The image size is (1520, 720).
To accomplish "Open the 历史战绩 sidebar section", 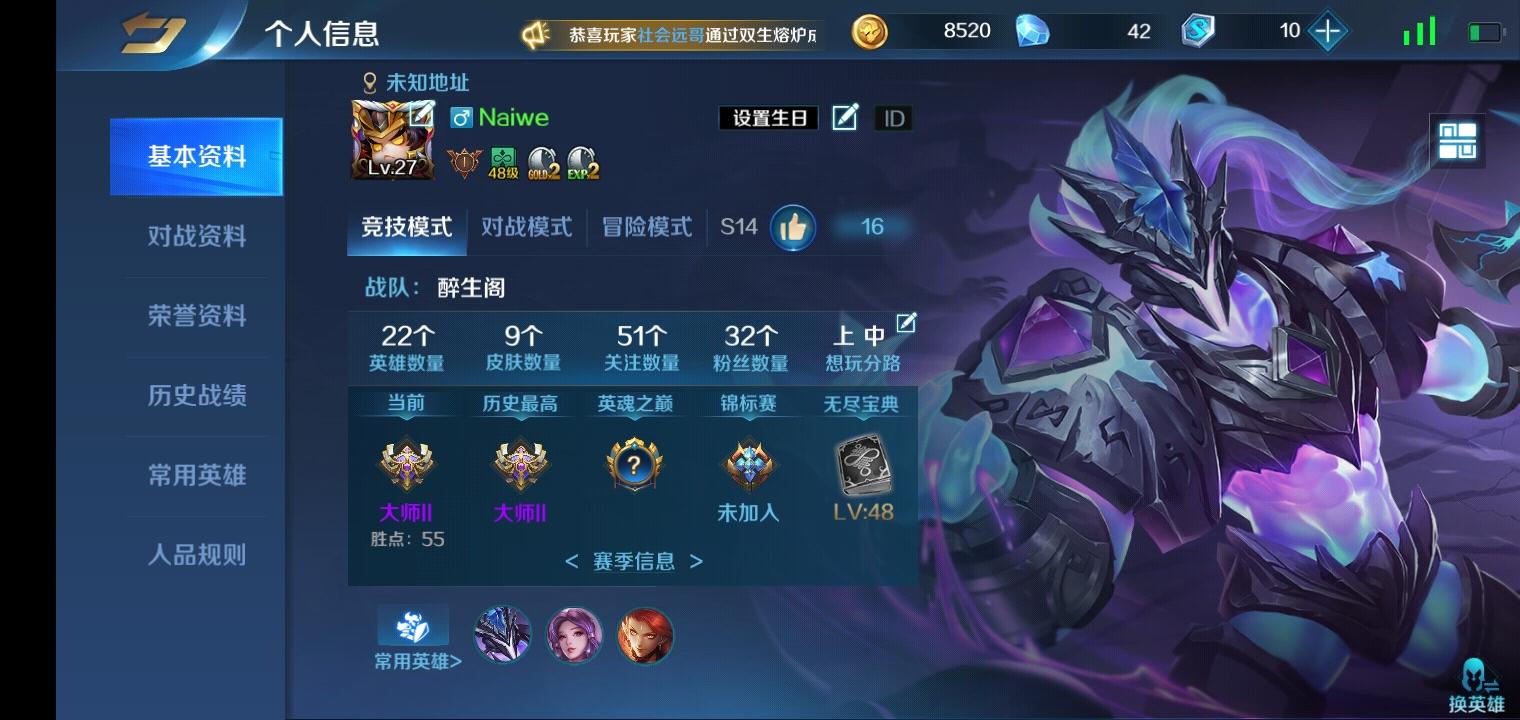I will [x=196, y=397].
